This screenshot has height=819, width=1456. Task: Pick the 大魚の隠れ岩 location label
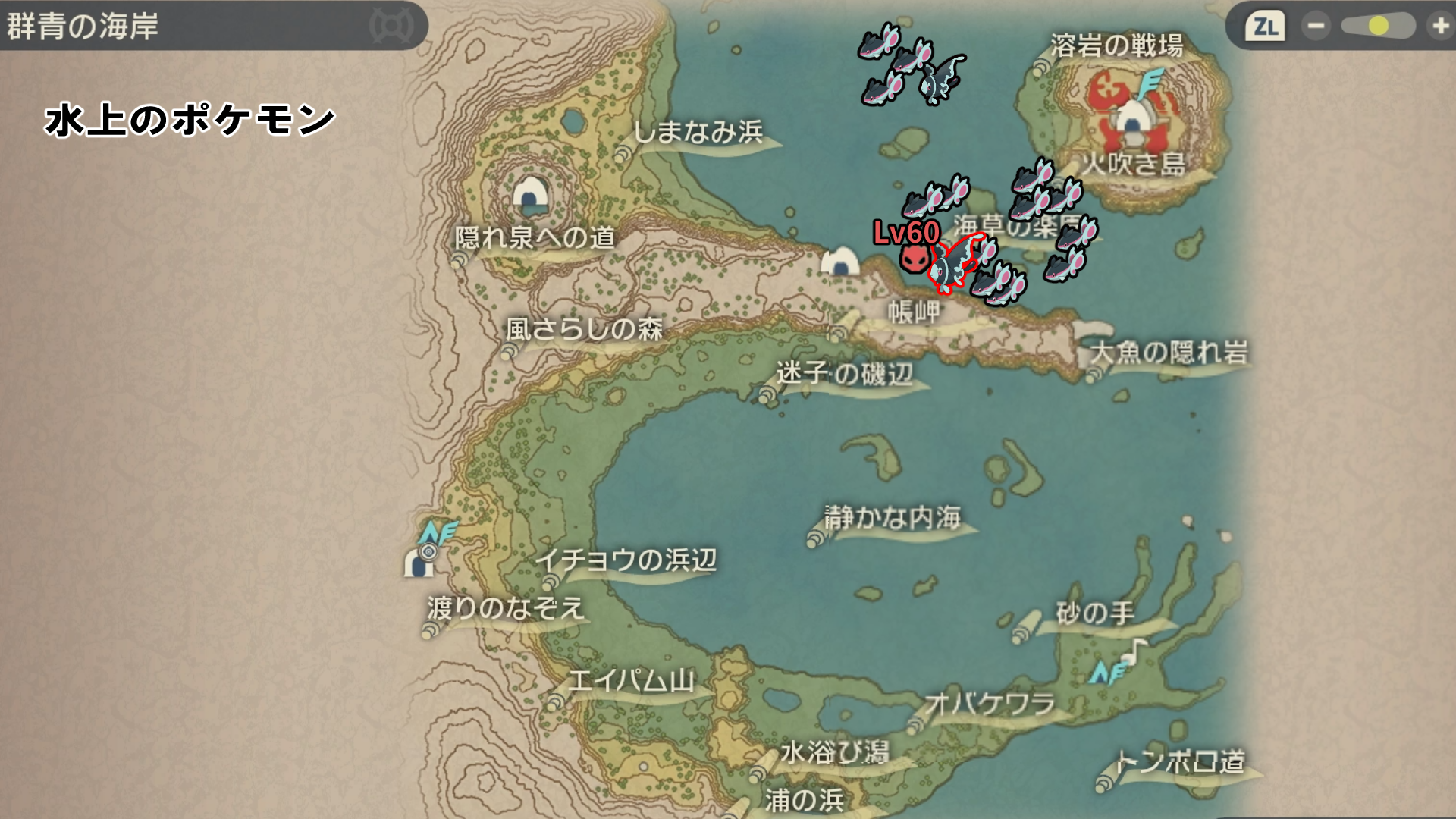tap(1169, 353)
